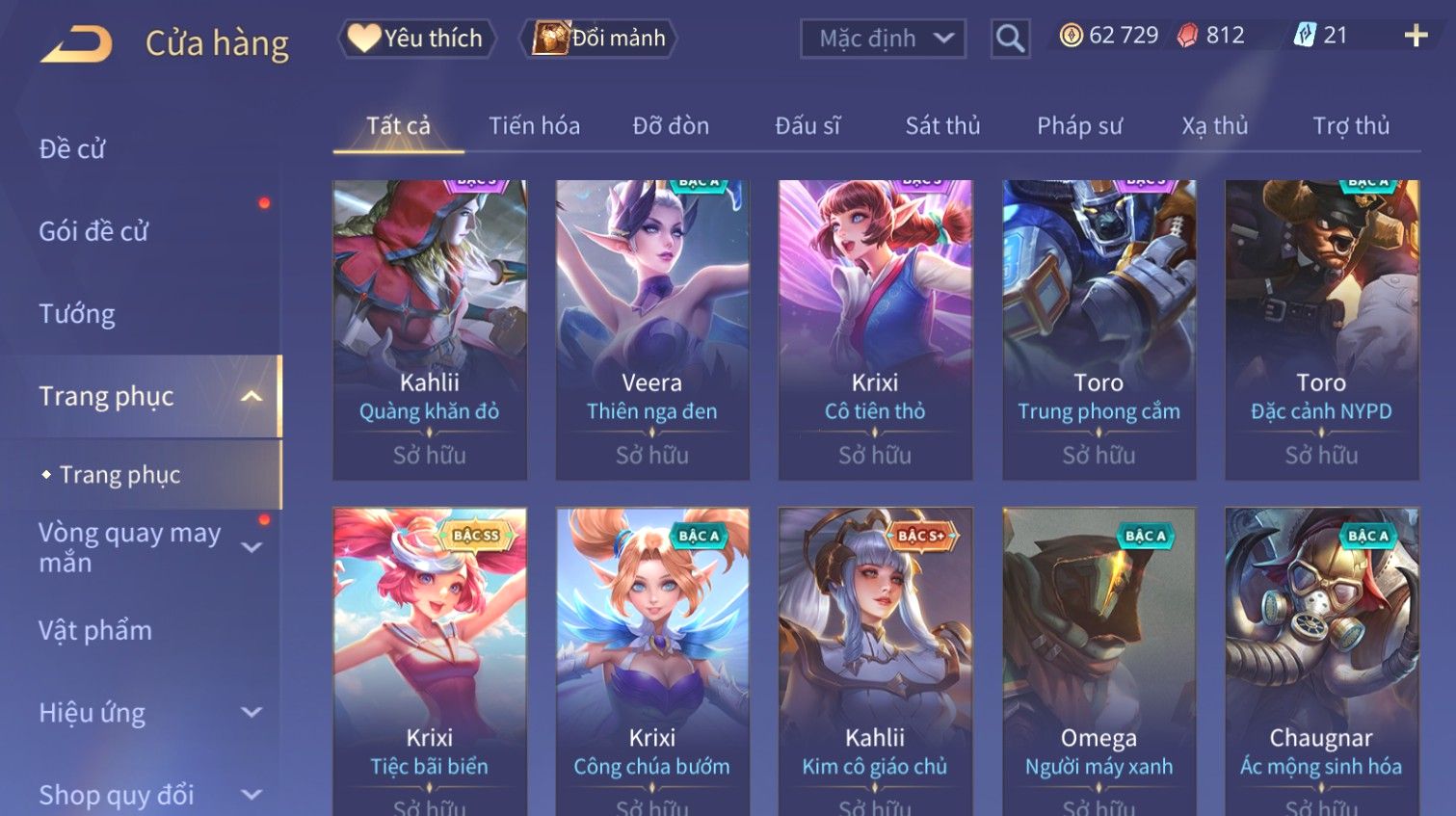Open the Đề cử menu entry
Screen dimensions: 1456x816
[73, 149]
